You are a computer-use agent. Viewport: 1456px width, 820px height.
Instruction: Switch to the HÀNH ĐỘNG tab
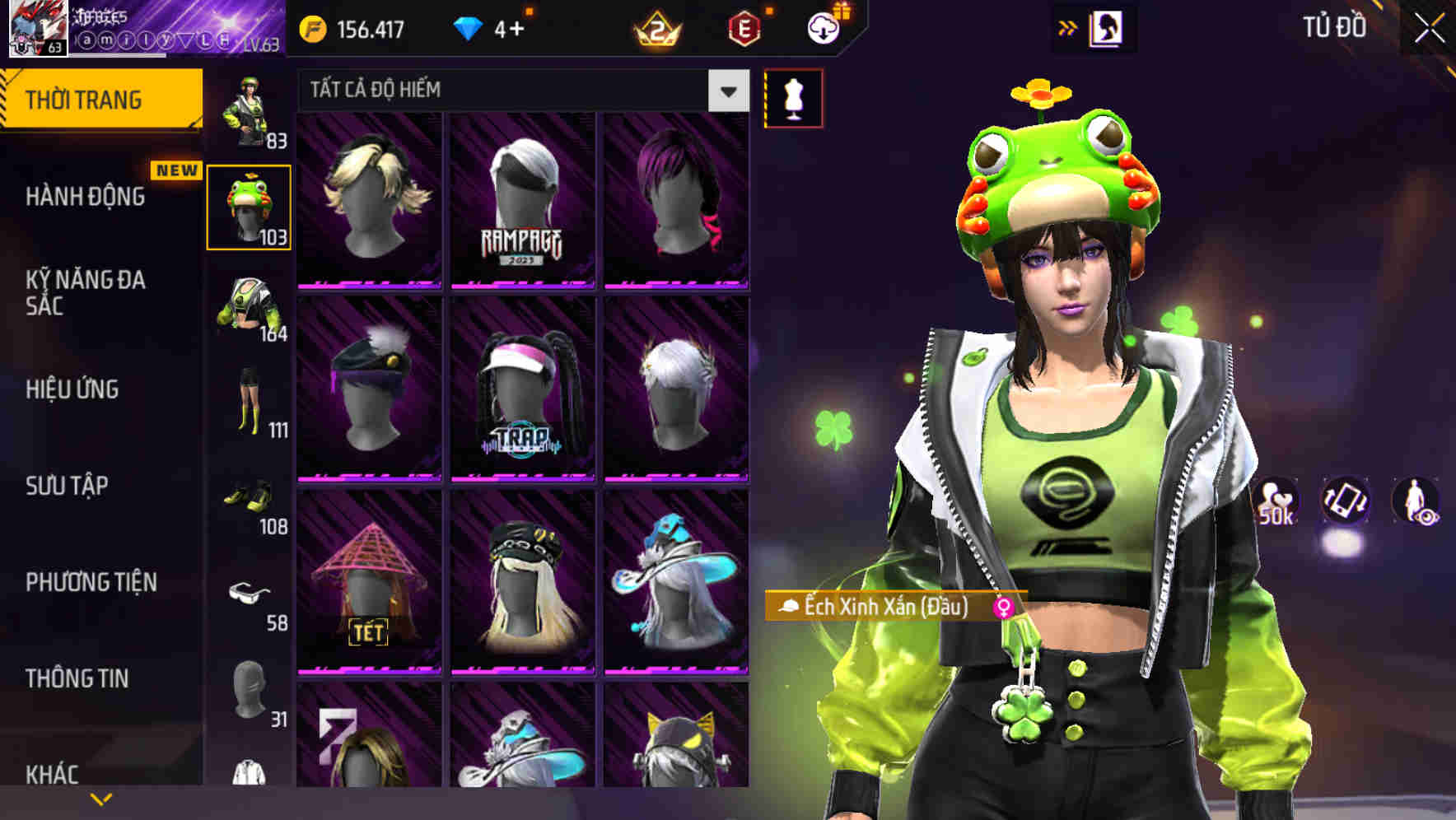tap(85, 197)
